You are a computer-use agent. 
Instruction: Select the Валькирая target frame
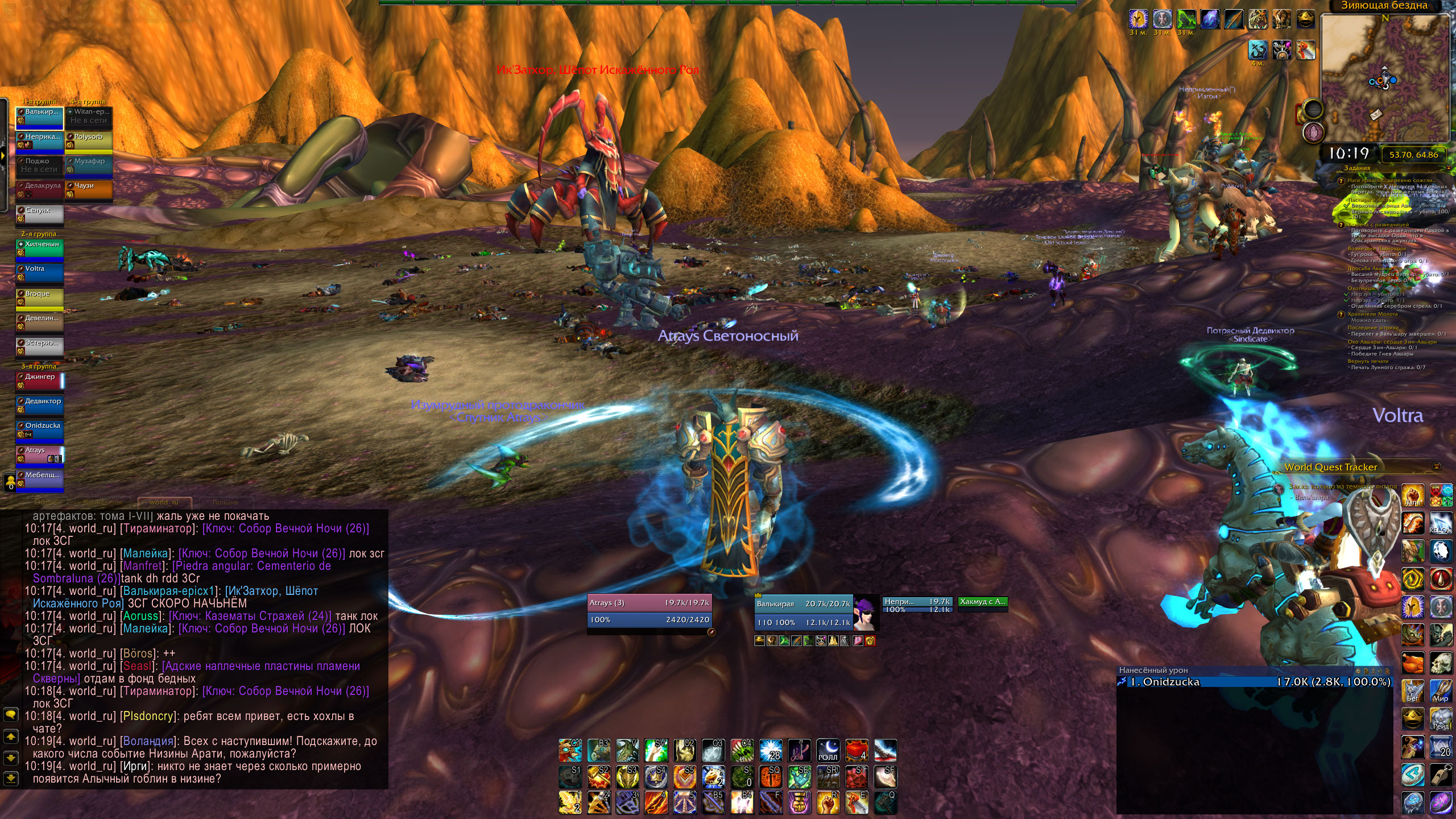coord(803,613)
